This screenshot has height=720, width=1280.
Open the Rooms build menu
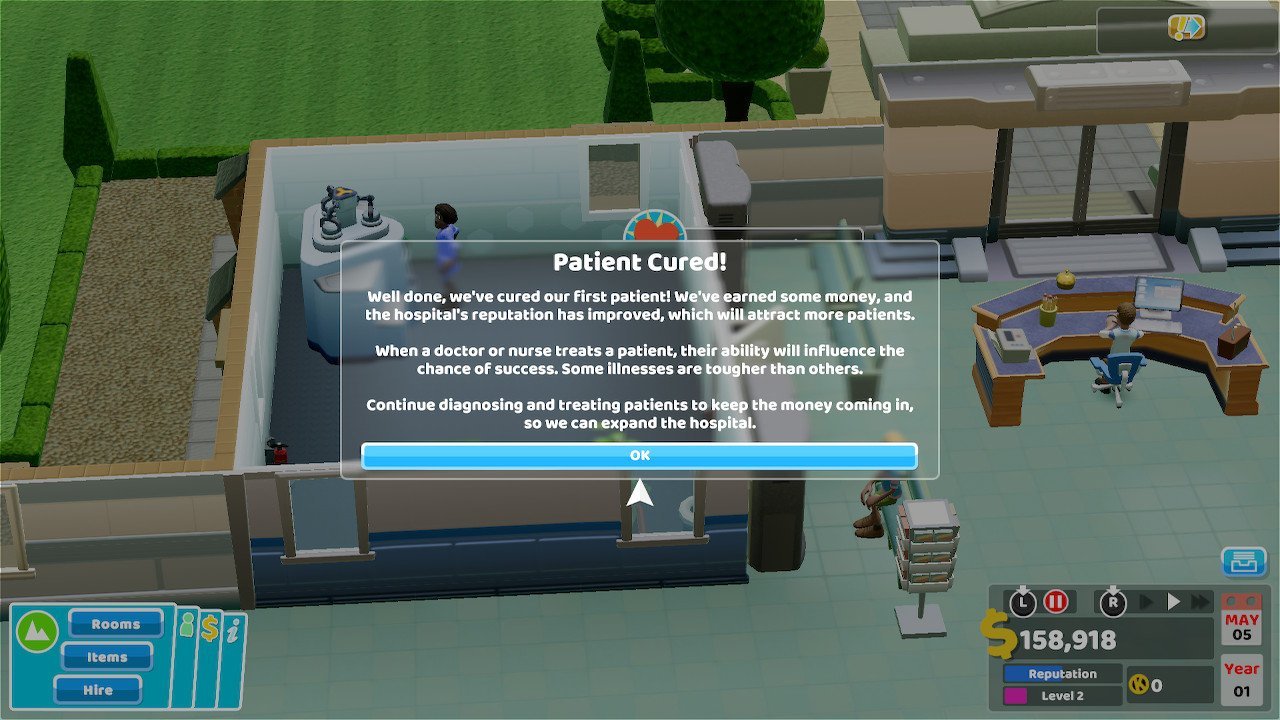click(116, 624)
